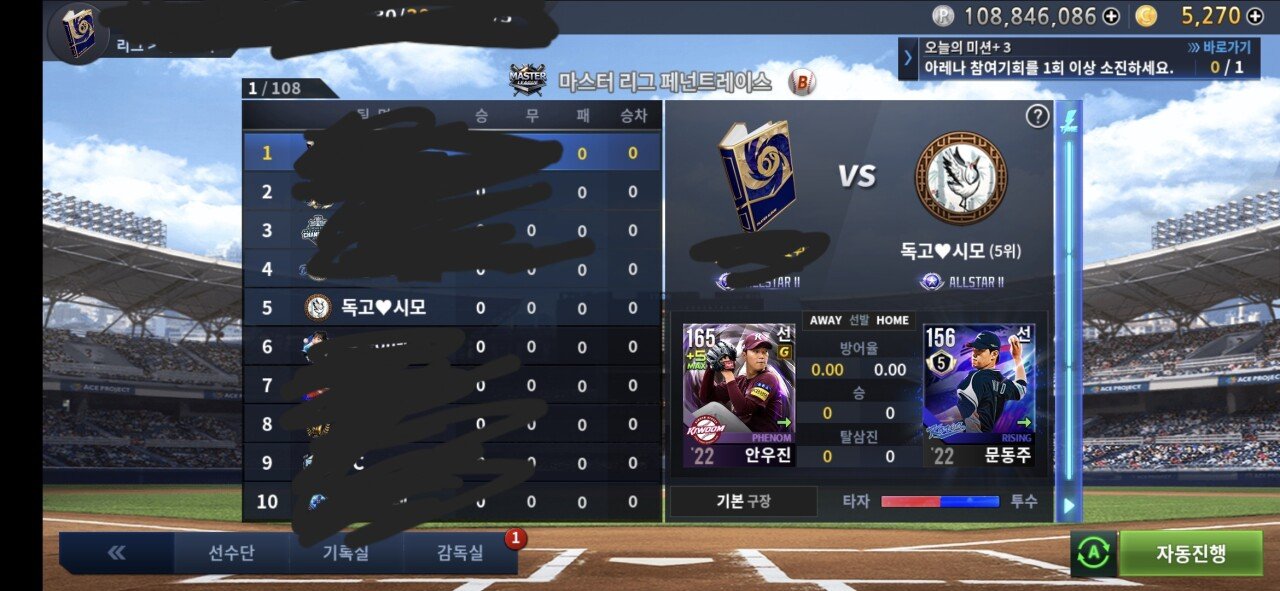
Task: Go back with the double-arrow button
Action: tap(117, 553)
